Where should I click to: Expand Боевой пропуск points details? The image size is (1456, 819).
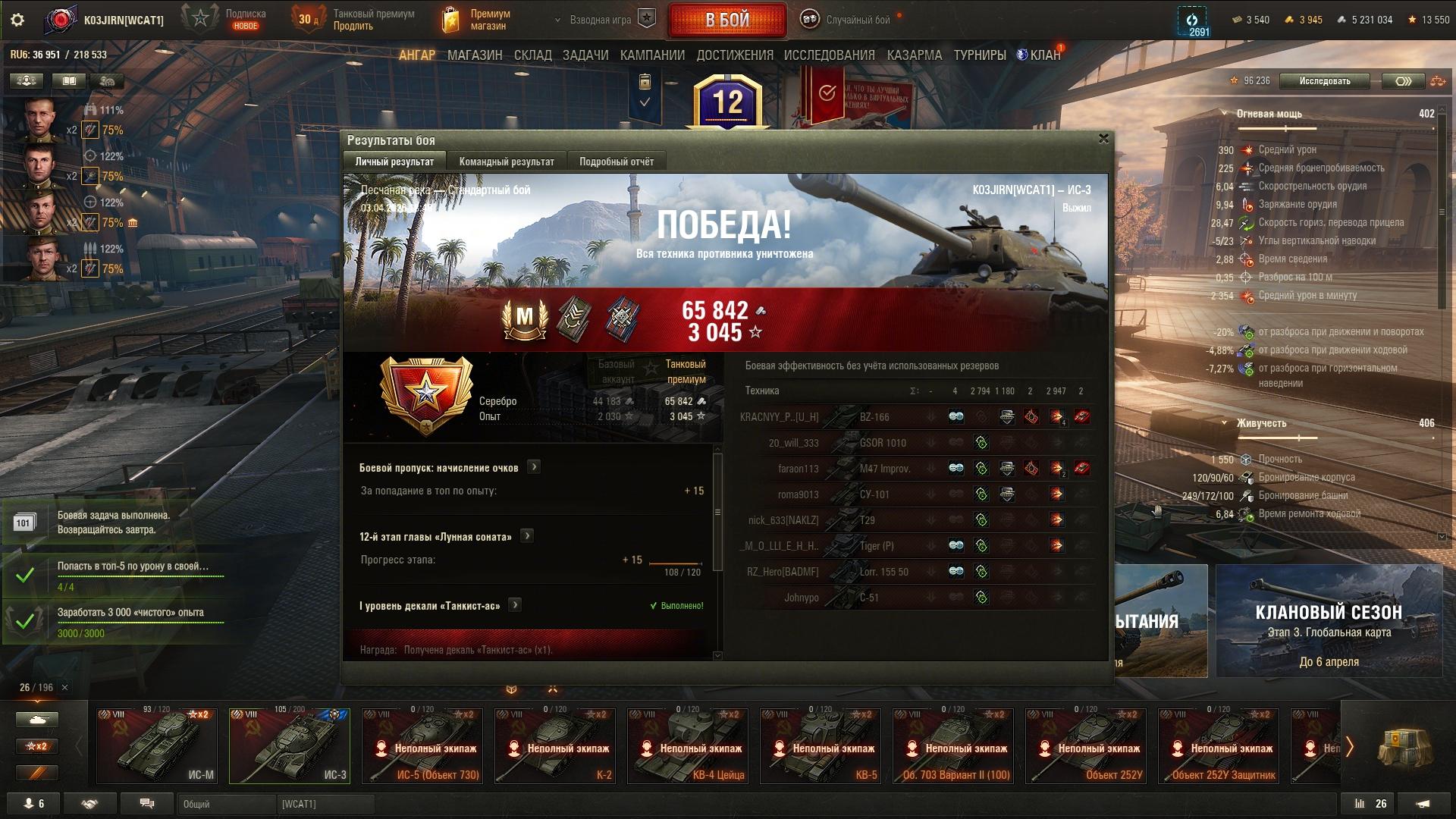pyautogui.click(x=534, y=467)
